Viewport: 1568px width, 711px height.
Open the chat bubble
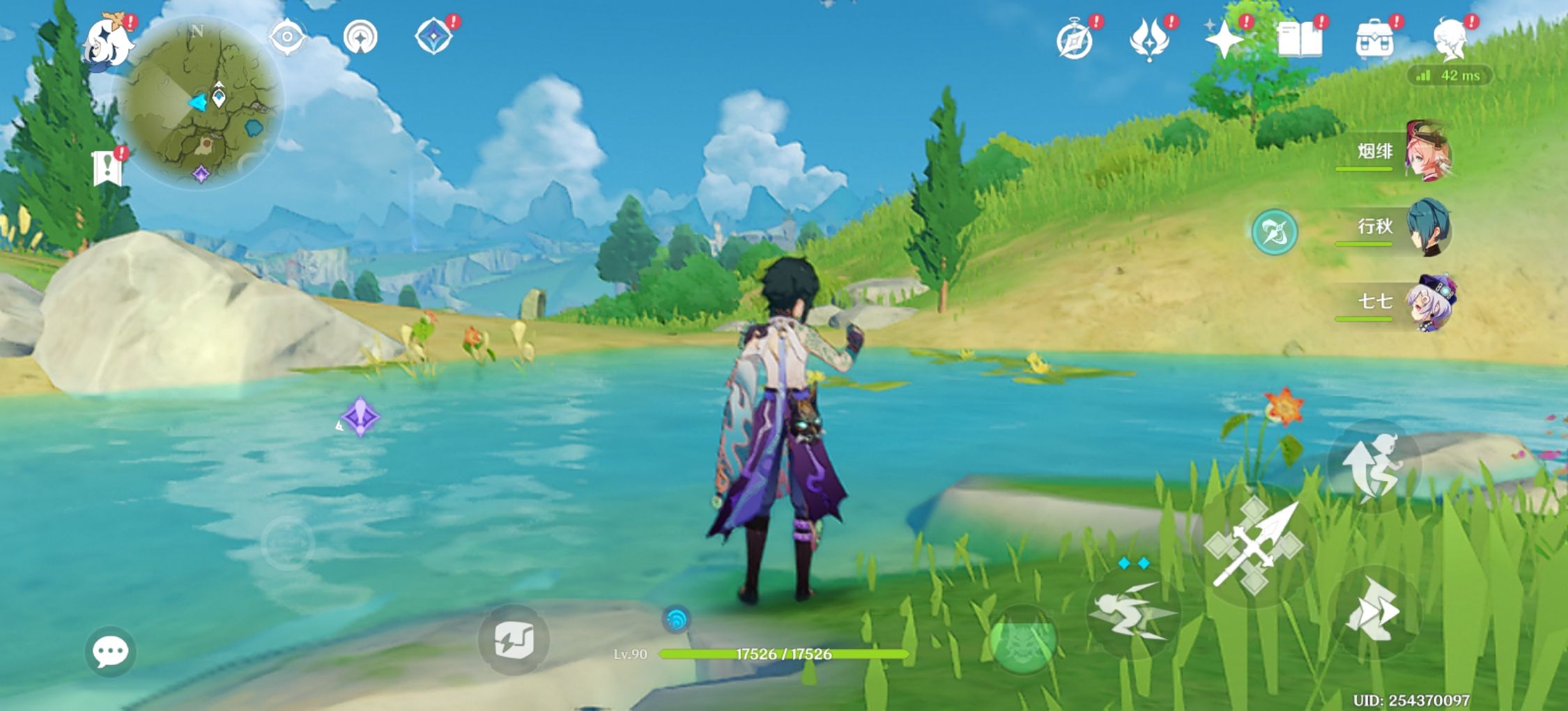[110, 652]
